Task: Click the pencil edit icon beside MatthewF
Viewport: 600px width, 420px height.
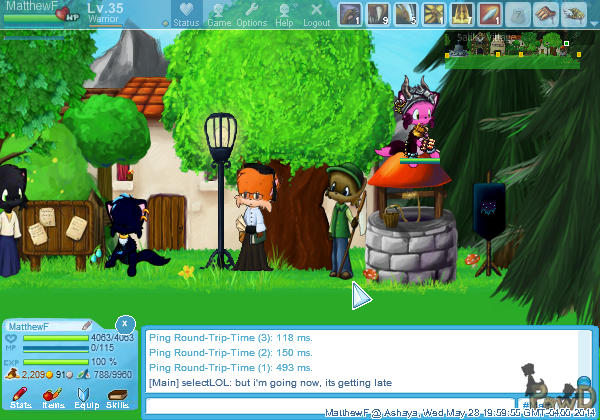Action: pyautogui.click(x=88, y=325)
